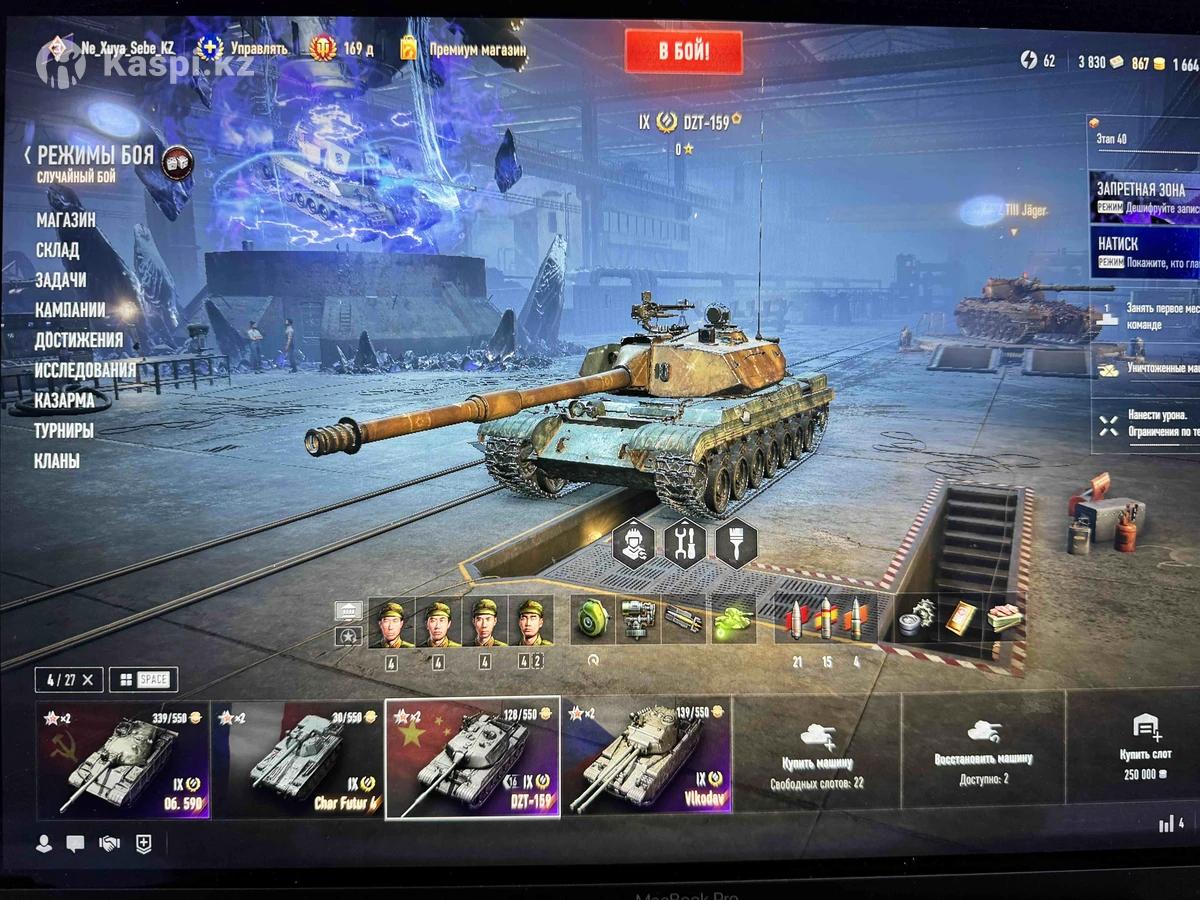Choose the Vikodav tank in the carousel
Screen dimensions: 1200x900
(646, 760)
